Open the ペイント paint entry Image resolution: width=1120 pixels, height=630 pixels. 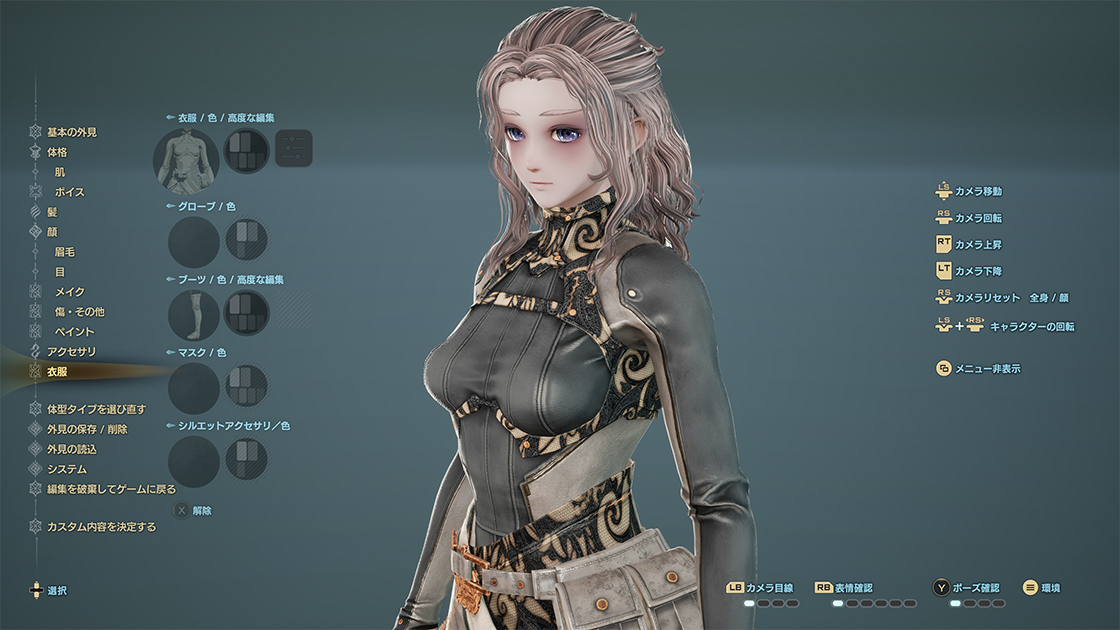pyautogui.click(x=74, y=331)
